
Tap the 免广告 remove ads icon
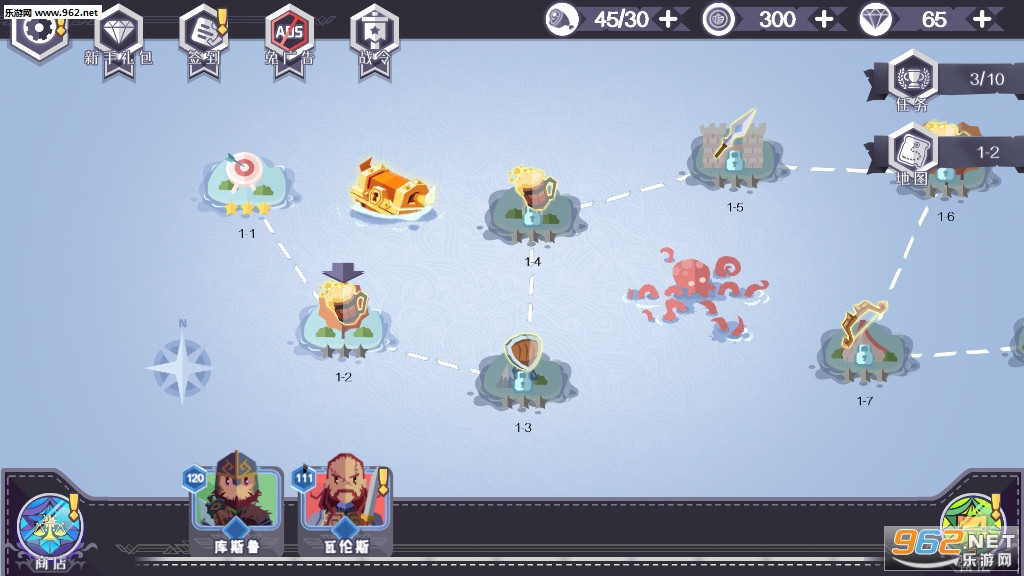pyautogui.click(x=291, y=33)
